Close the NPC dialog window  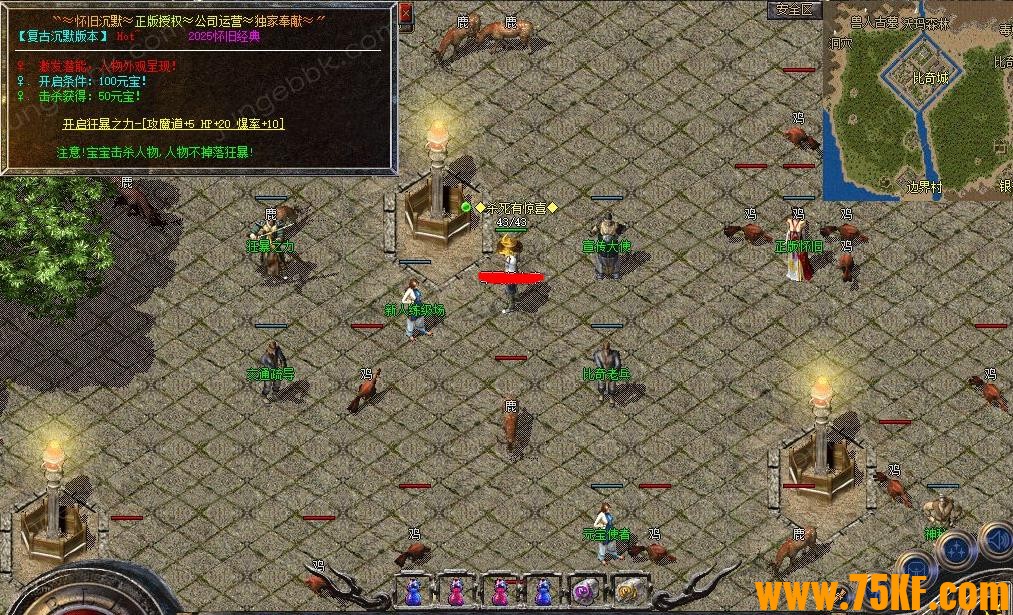405,14
